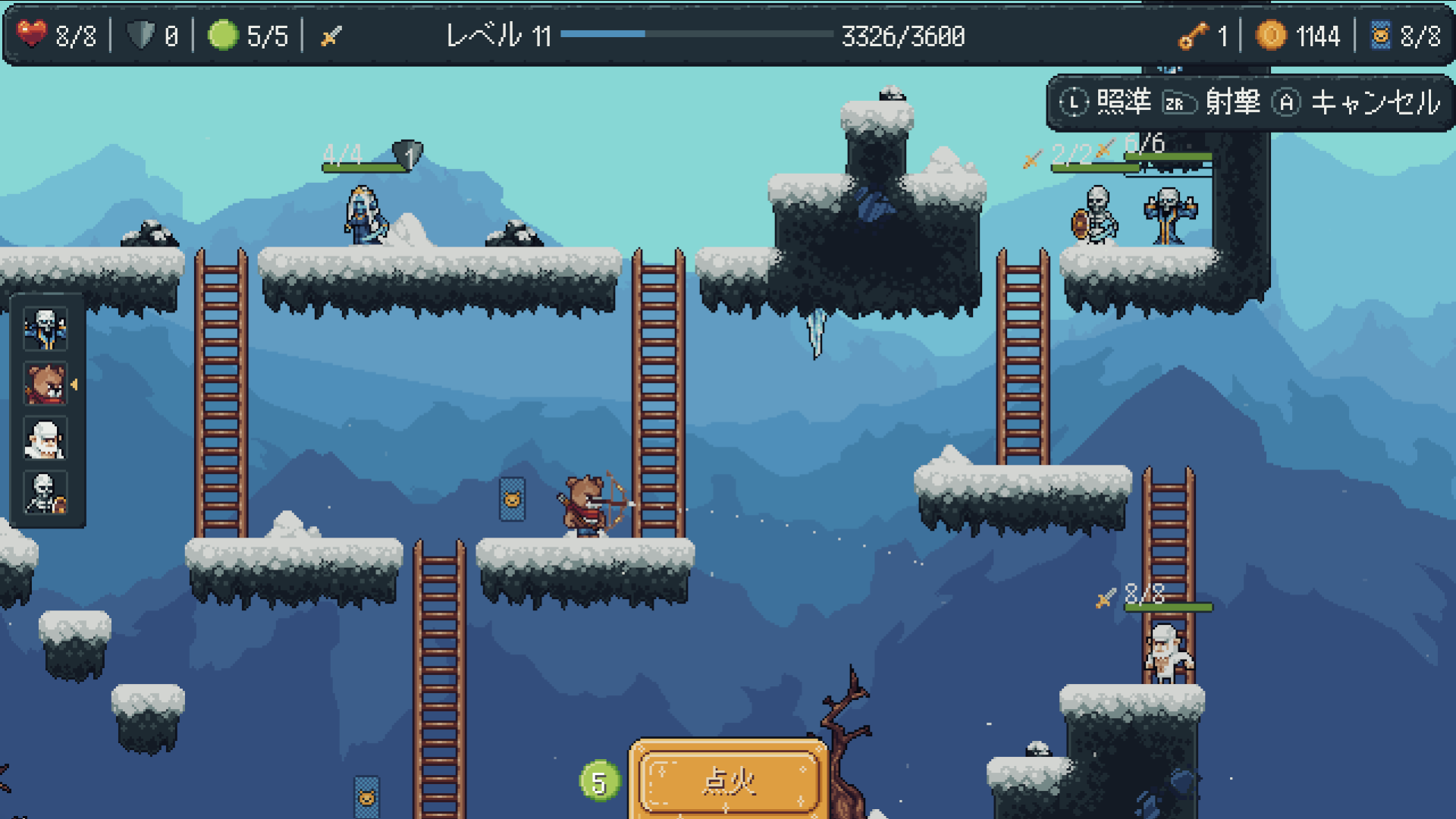Pick the white-bearded old man portrait
Image resolution: width=1456 pixels, height=819 pixels.
click(45, 438)
